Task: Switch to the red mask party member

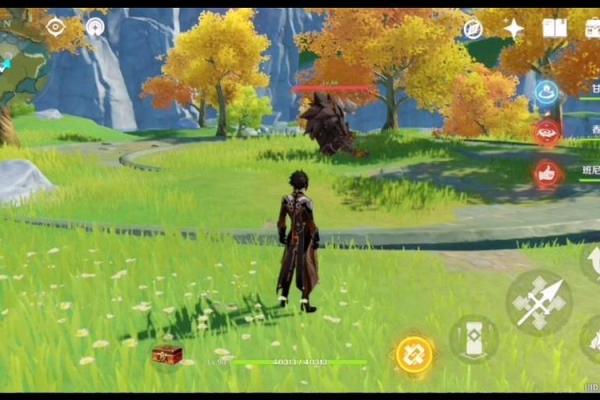Action: (547, 133)
